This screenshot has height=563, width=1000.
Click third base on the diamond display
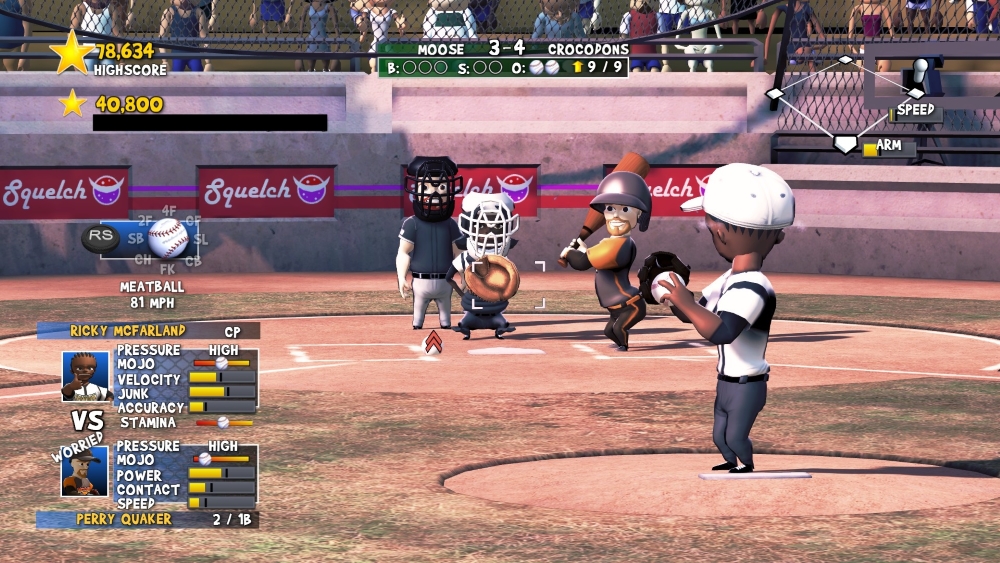774,94
